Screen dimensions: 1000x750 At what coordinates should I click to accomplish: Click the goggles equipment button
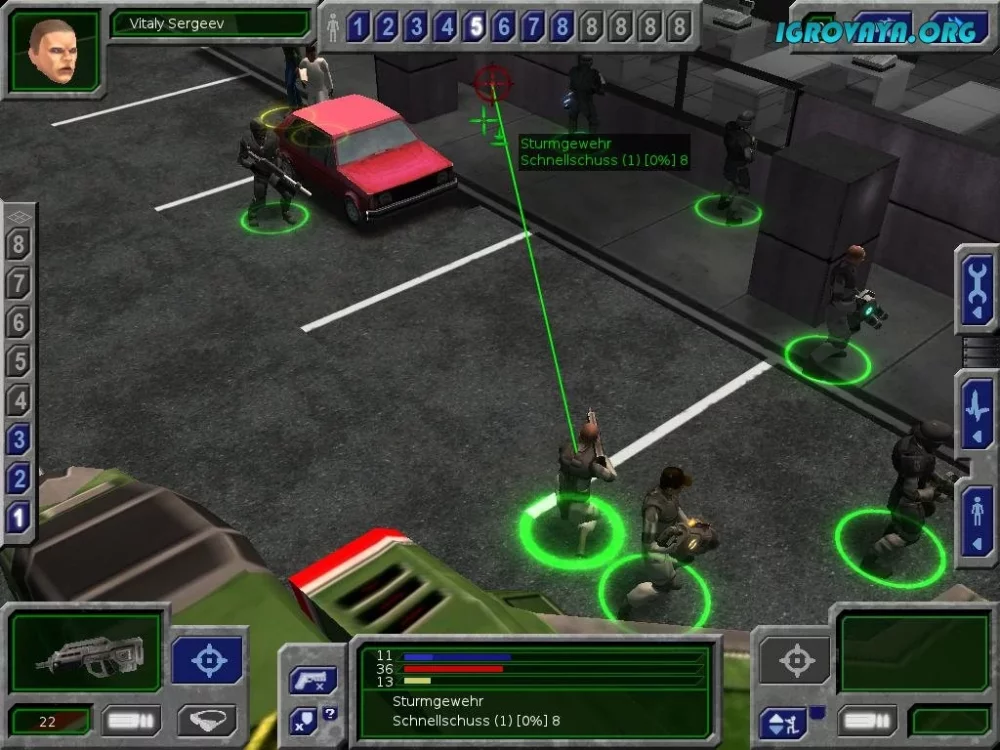tap(207, 720)
